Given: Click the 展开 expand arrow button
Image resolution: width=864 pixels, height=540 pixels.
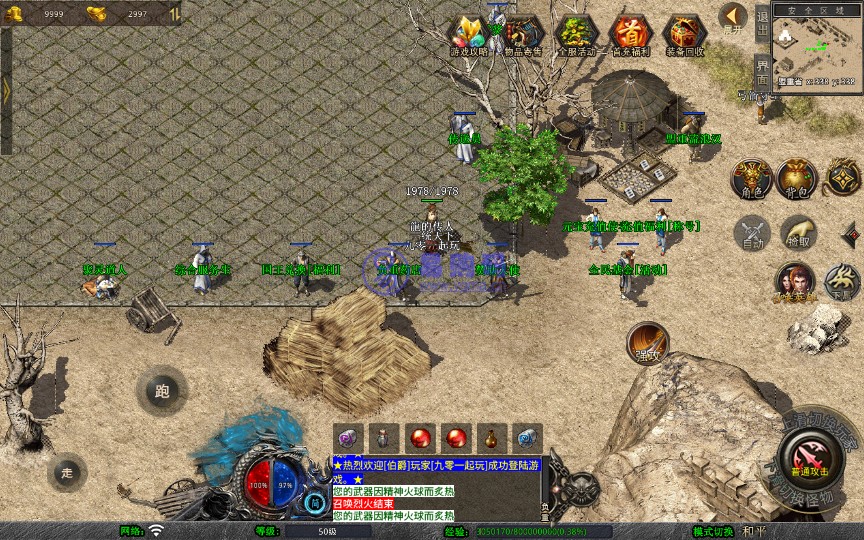Looking at the screenshot, I should [x=733, y=17].
